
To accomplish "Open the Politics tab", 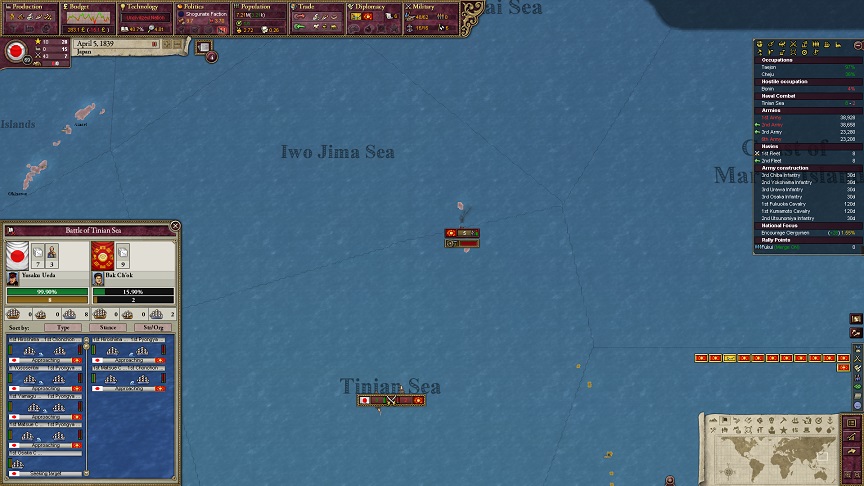I will pos(202,7).
